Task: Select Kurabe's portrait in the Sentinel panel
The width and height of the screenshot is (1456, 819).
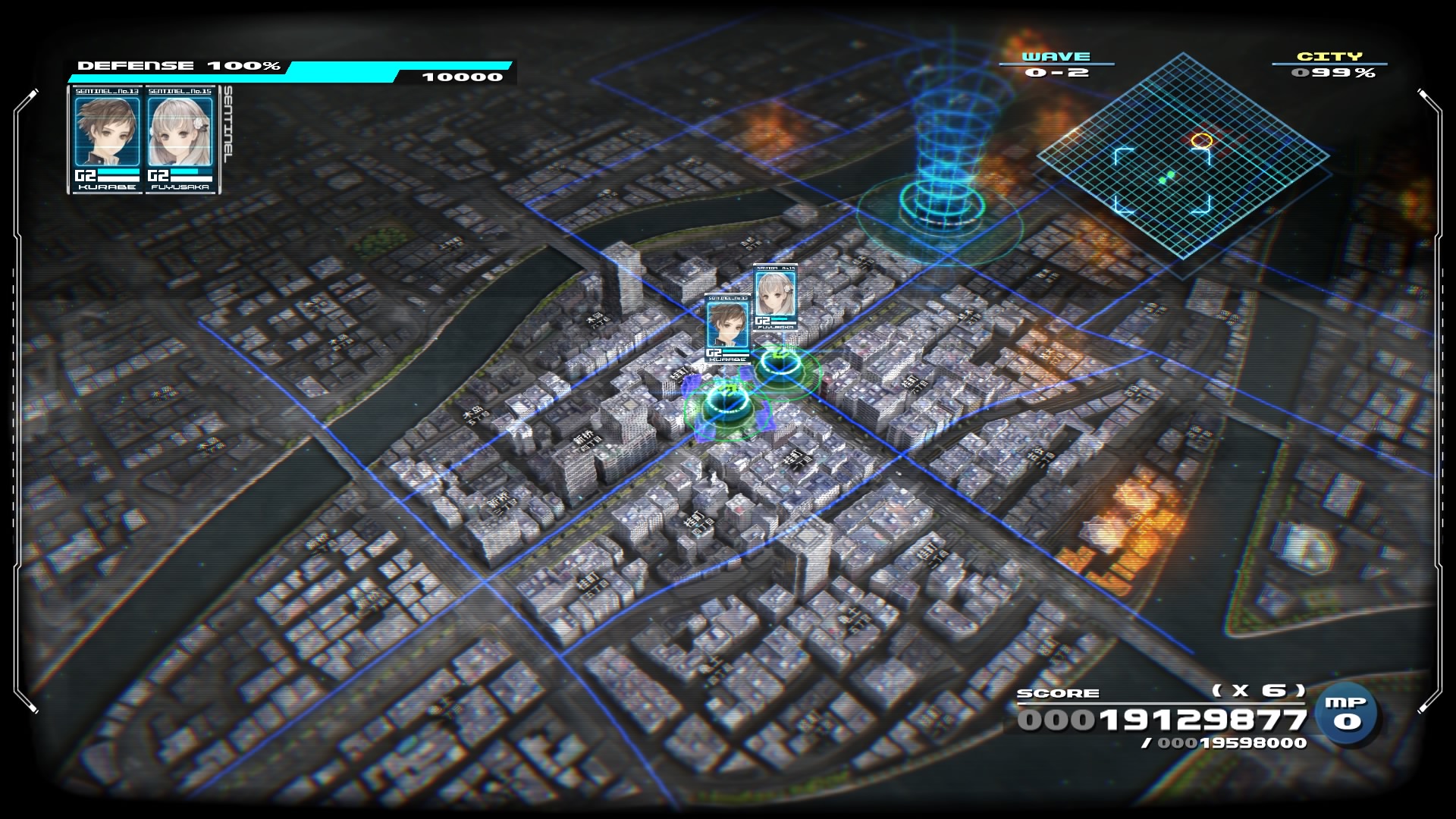Action: pyautogui.click(x=106, y=131)
